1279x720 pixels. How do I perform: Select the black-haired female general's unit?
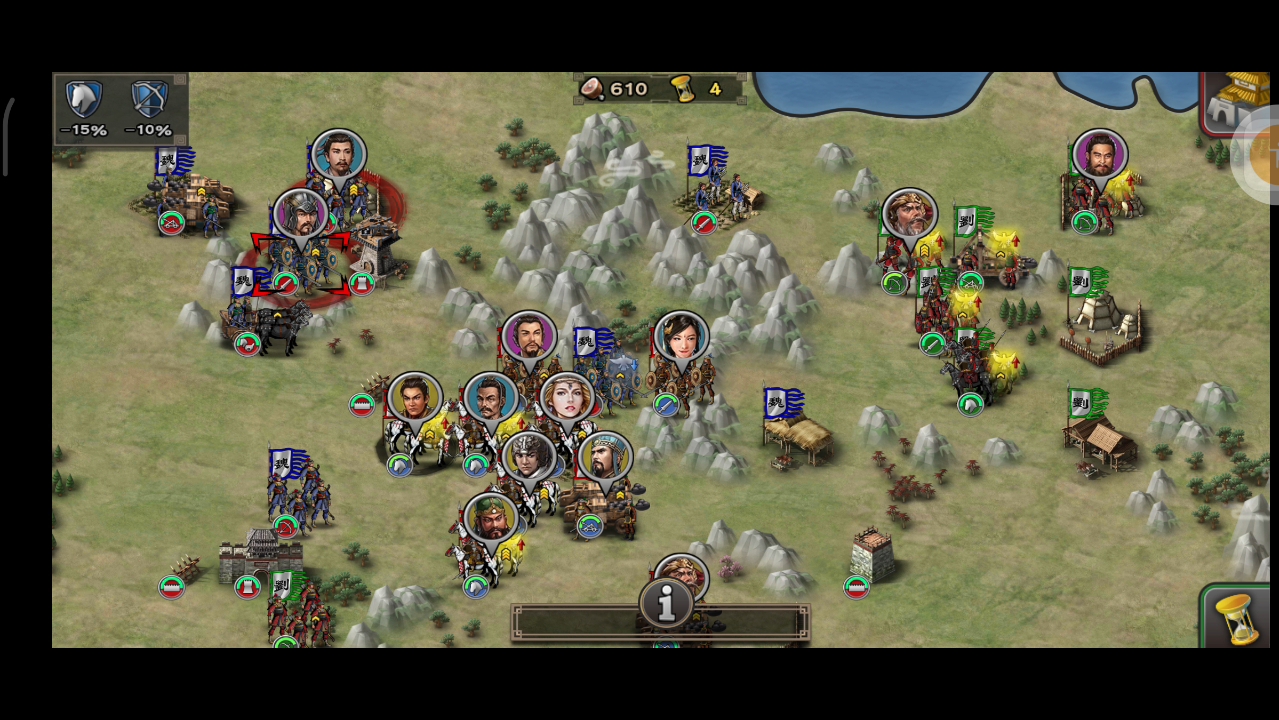click(x=681, y=340)
